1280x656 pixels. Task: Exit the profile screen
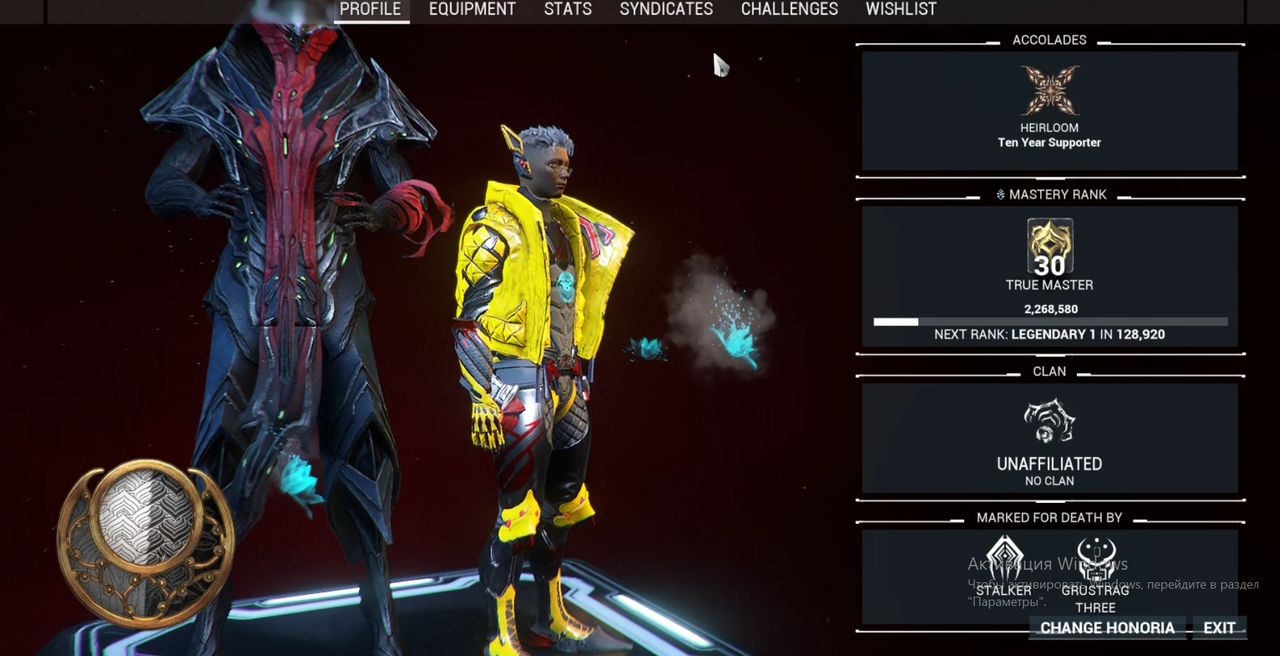tap(1219, 628)
